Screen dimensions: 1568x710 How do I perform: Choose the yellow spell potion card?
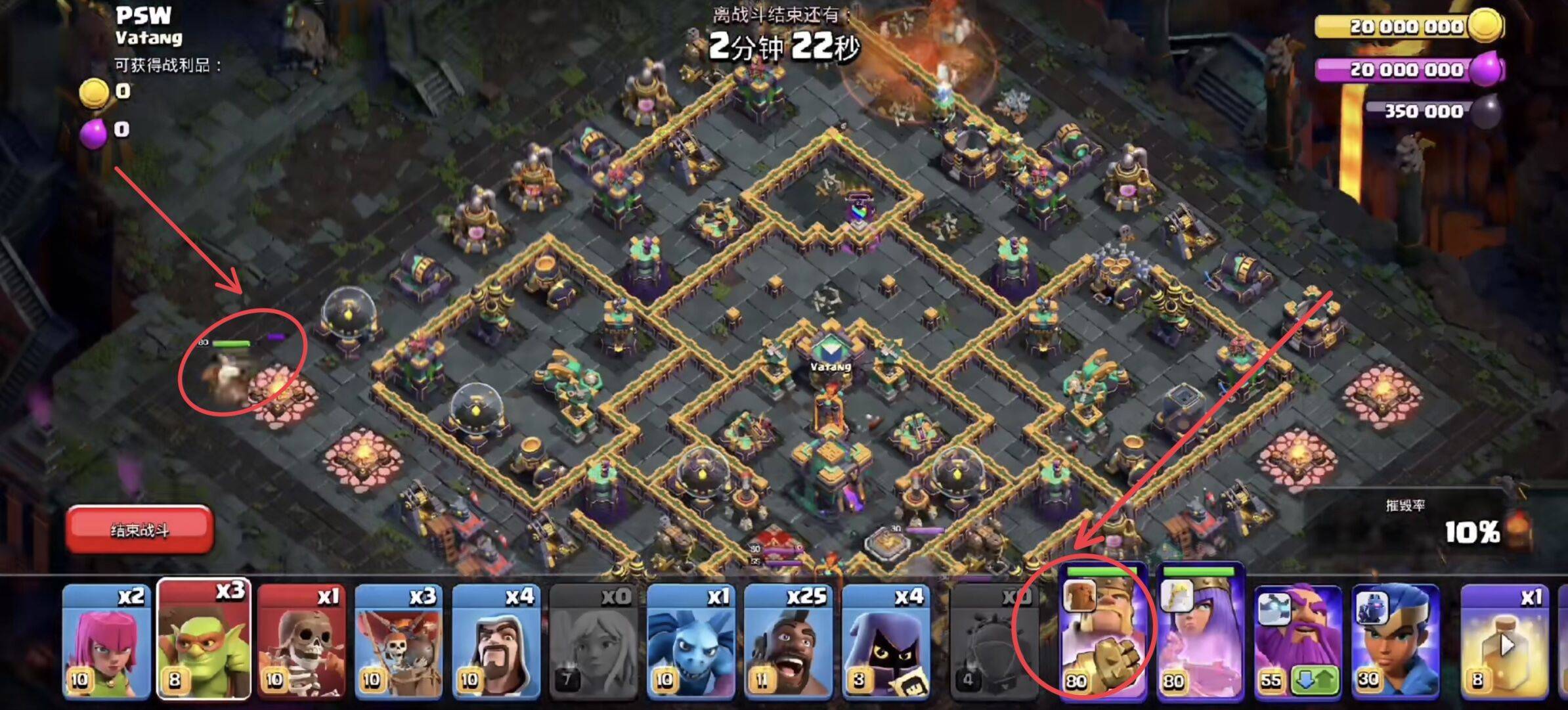coord(1504,640)
